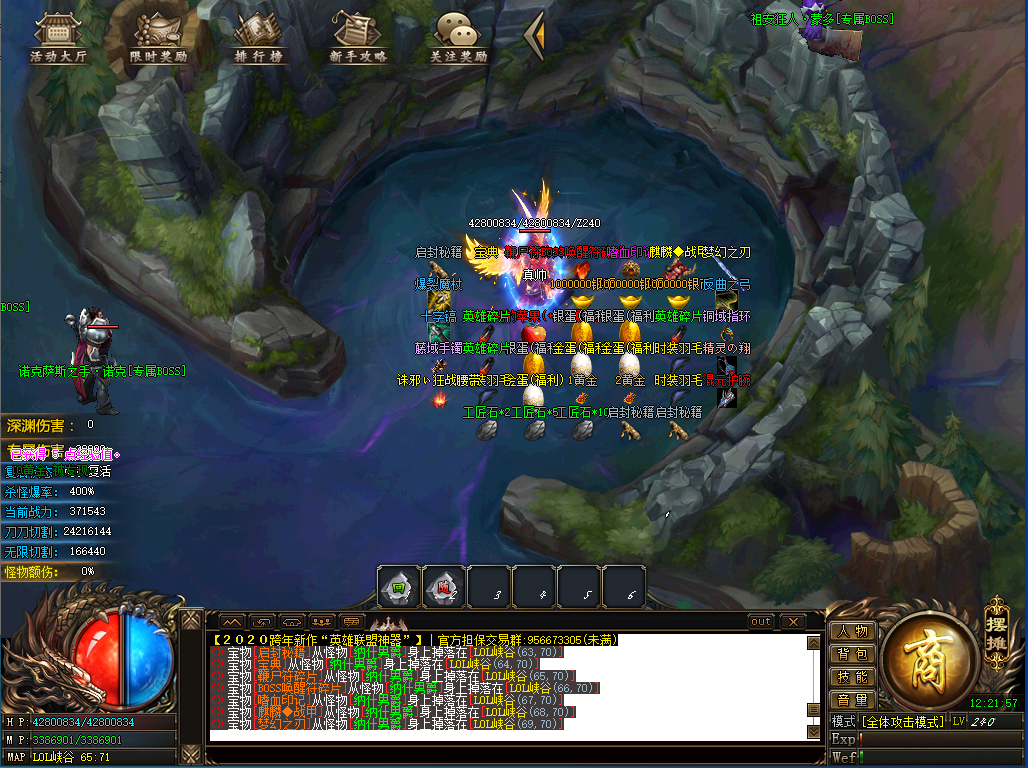Click the chat panel's out button
Viewport: 1028px width, 768px height.
761,622
